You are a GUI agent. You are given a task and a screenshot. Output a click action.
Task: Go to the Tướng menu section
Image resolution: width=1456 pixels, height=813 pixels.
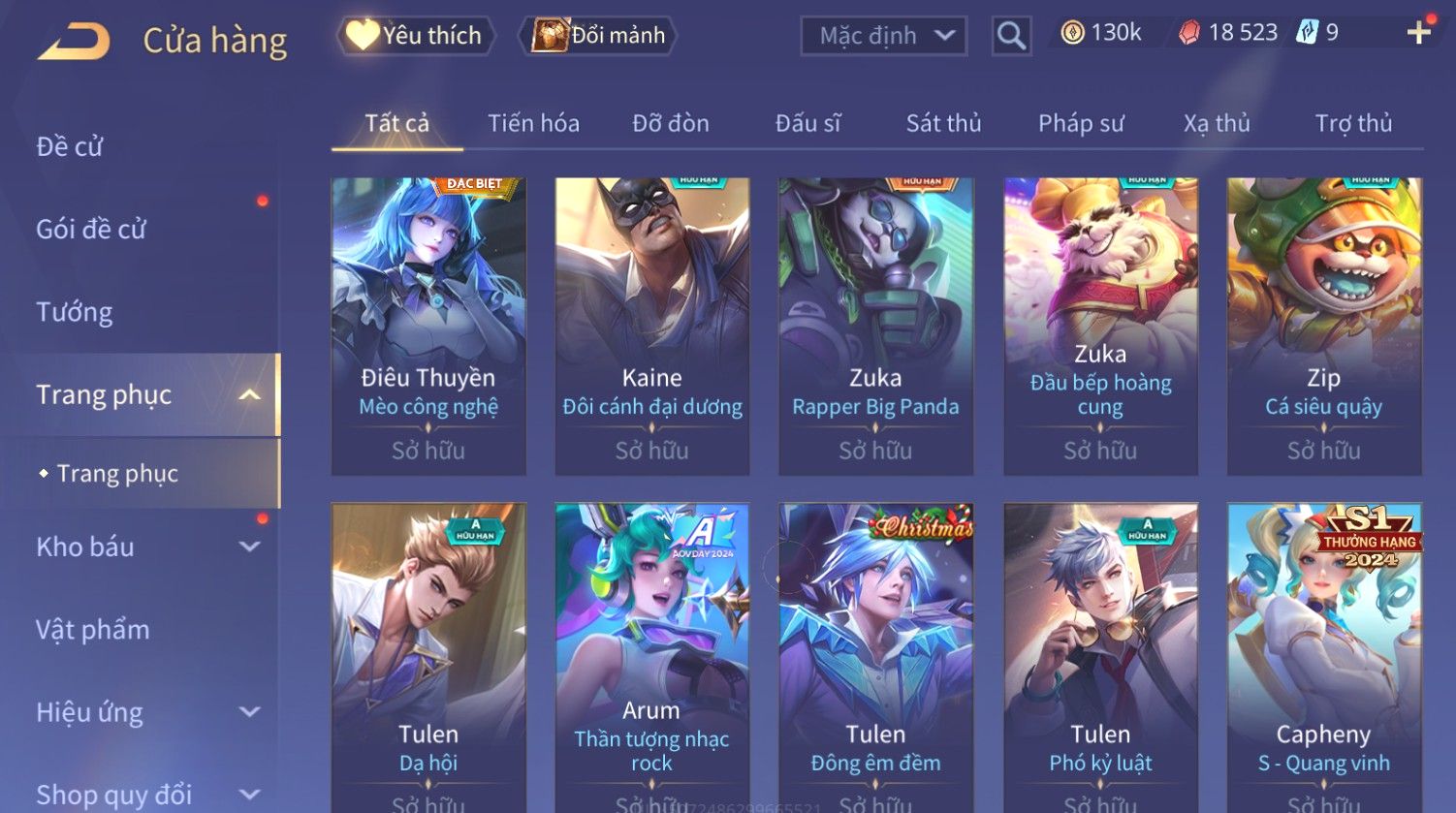75,312
